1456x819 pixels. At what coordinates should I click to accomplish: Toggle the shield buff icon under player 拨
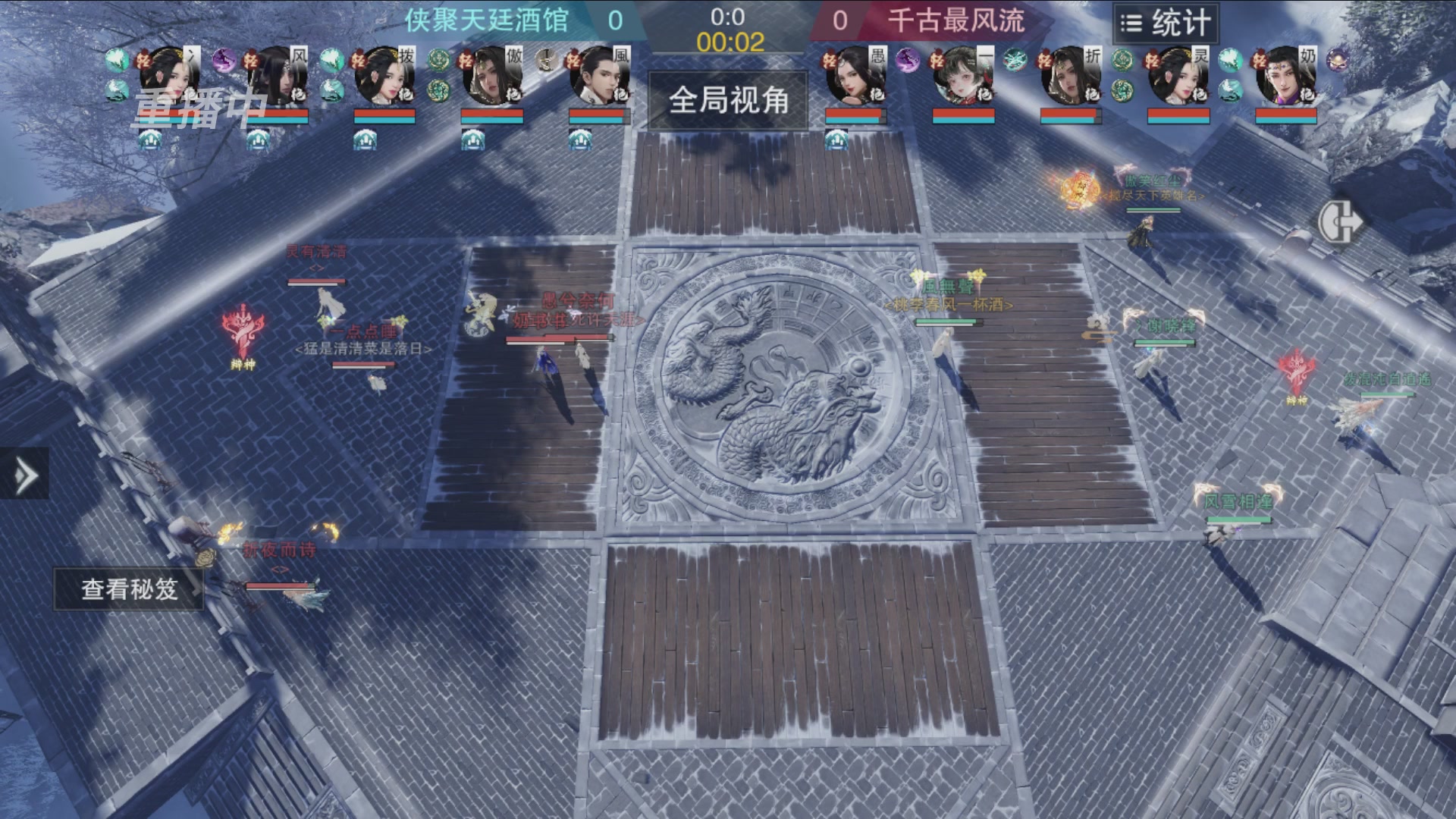tap(364, 138)
